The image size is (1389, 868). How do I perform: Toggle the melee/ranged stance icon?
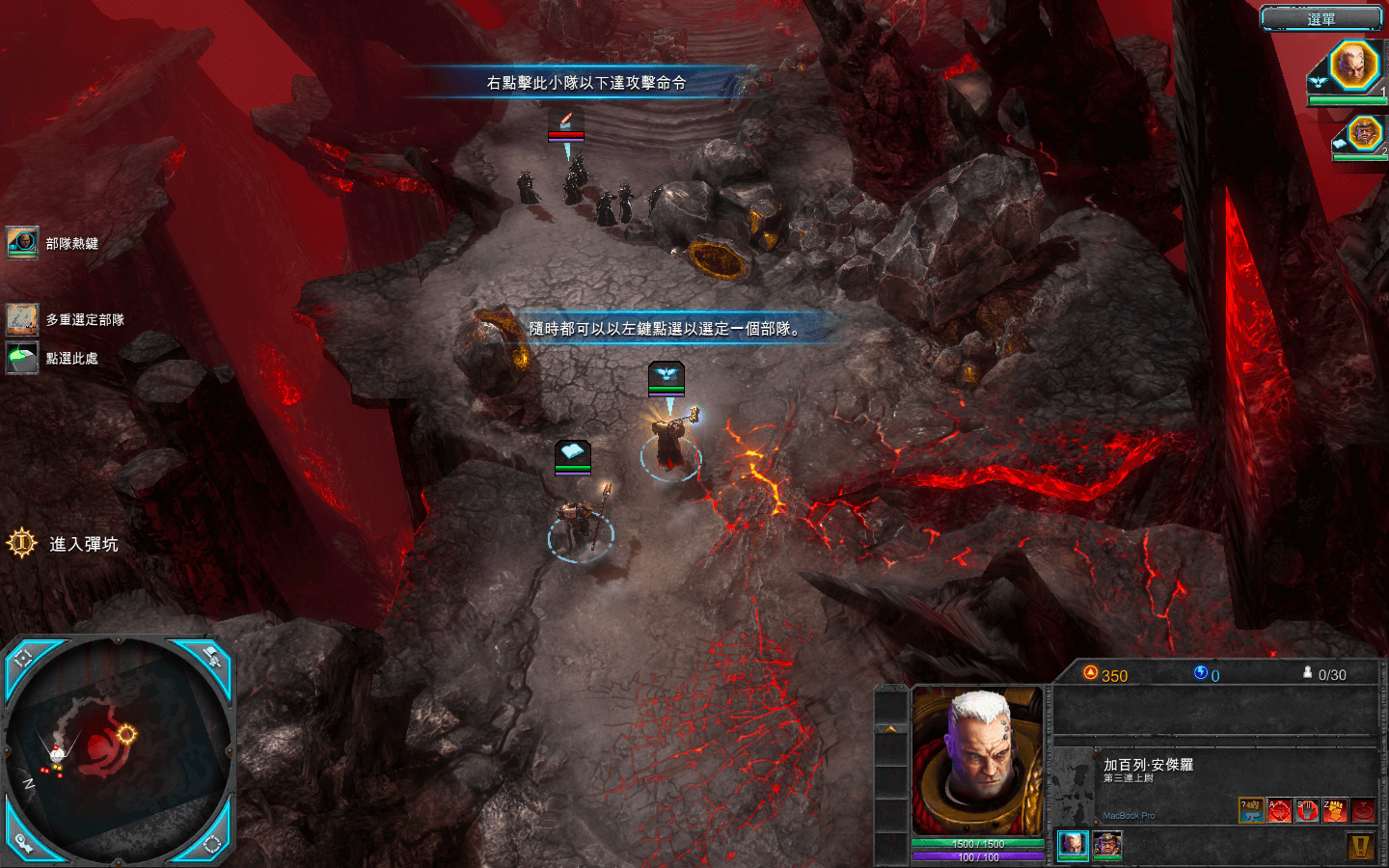tap(1251, 811)
